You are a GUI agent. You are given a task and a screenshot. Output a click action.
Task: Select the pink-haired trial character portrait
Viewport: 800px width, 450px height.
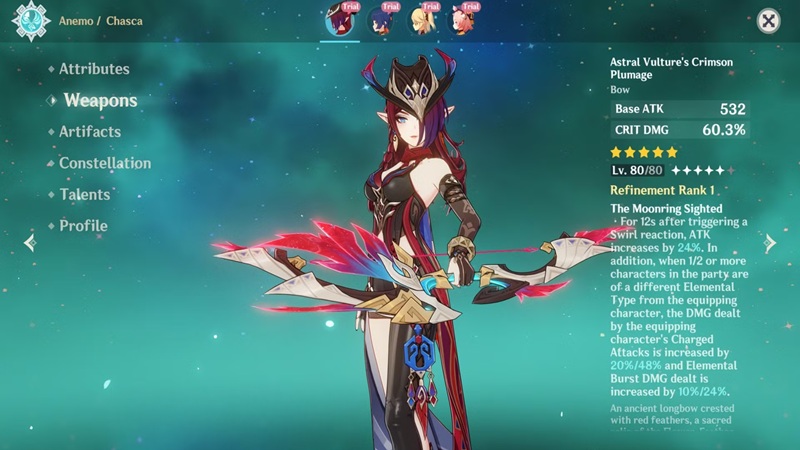tap(462, 20)
